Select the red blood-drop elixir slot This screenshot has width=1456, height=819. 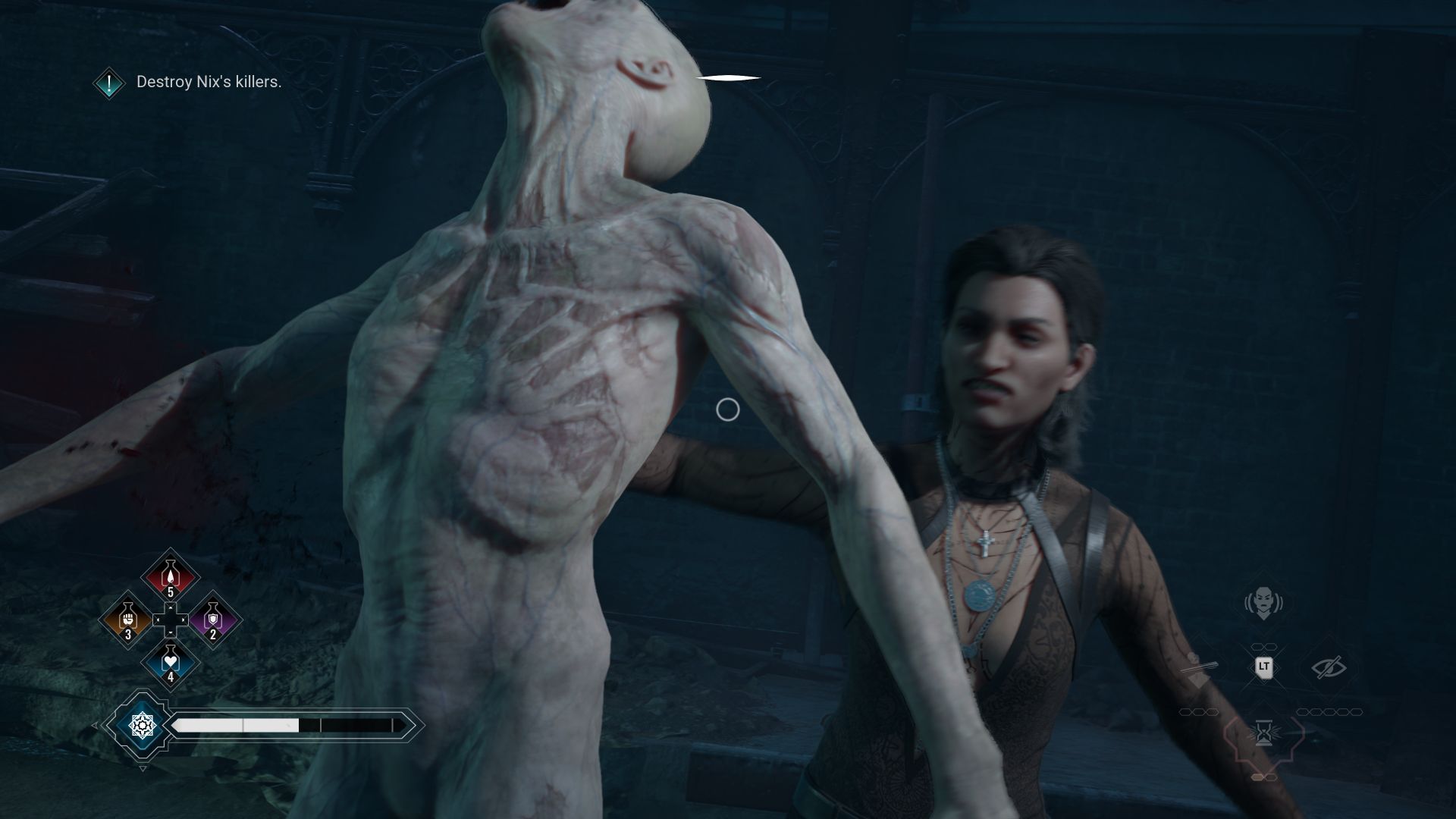coord(171,578)
